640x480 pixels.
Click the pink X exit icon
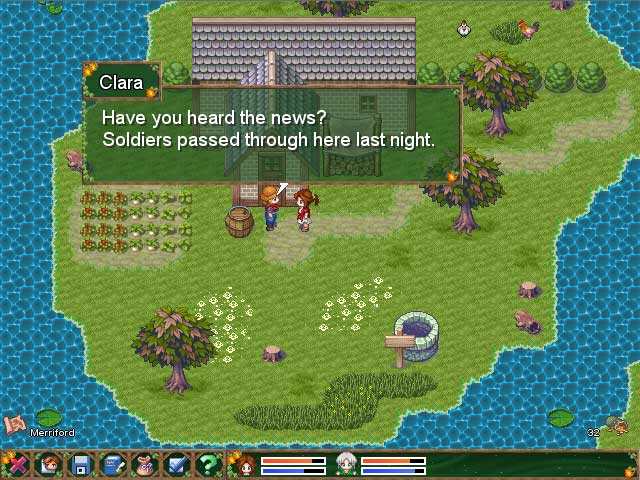(17, 465)
